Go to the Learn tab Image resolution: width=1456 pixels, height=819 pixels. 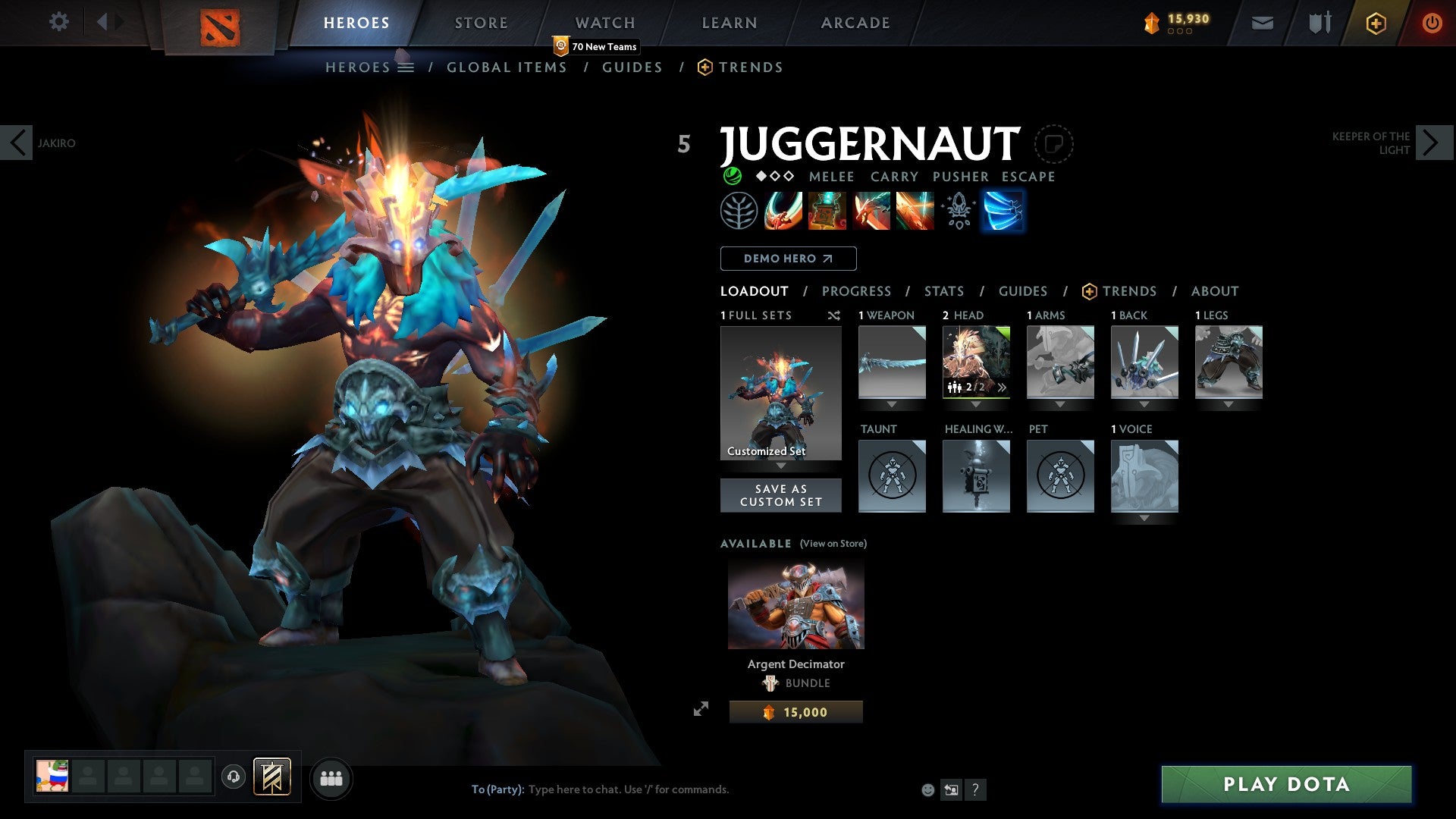click(x=729, y=23)
